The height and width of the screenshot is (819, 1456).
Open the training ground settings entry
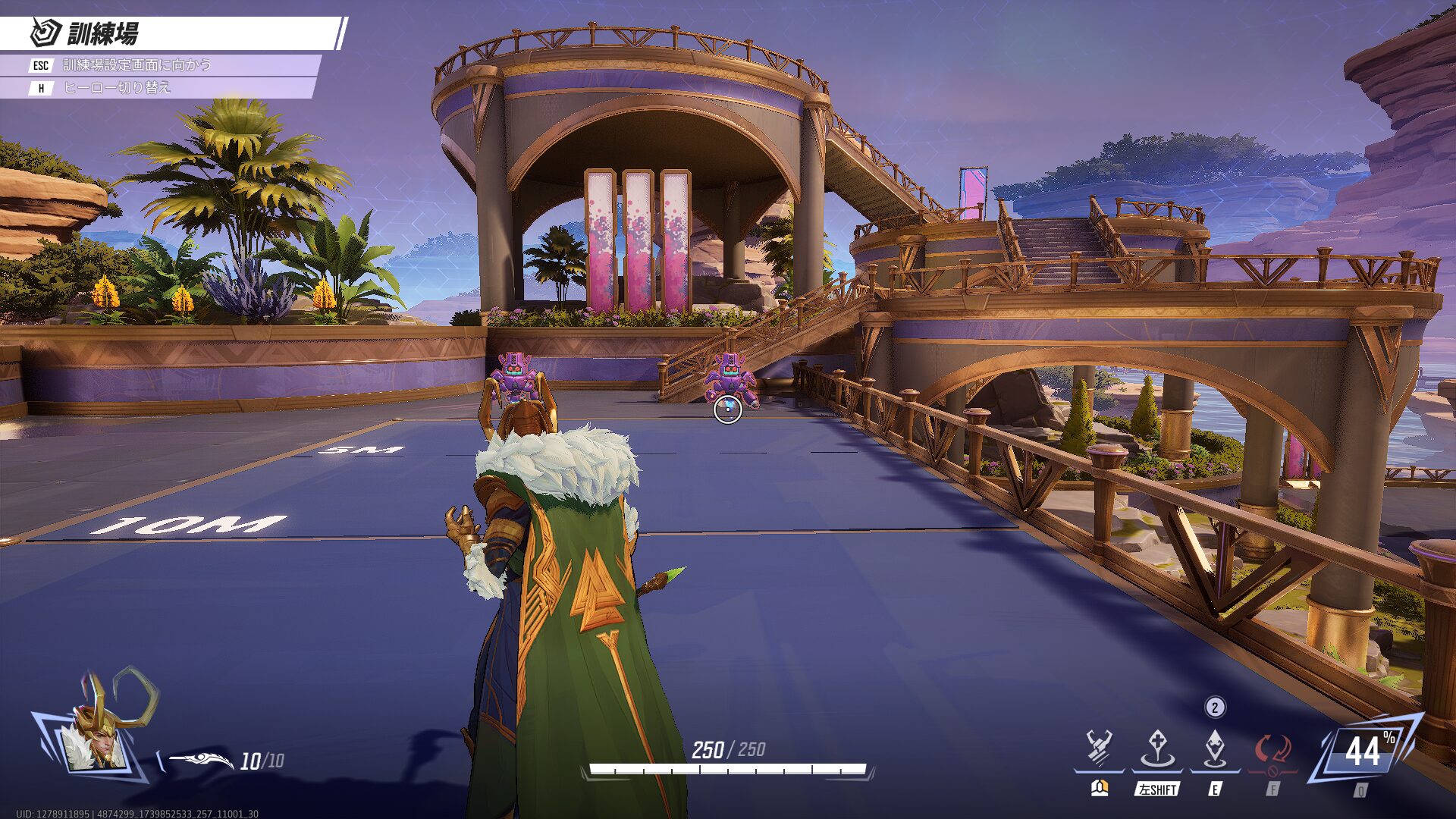click(x=136, y=65)
